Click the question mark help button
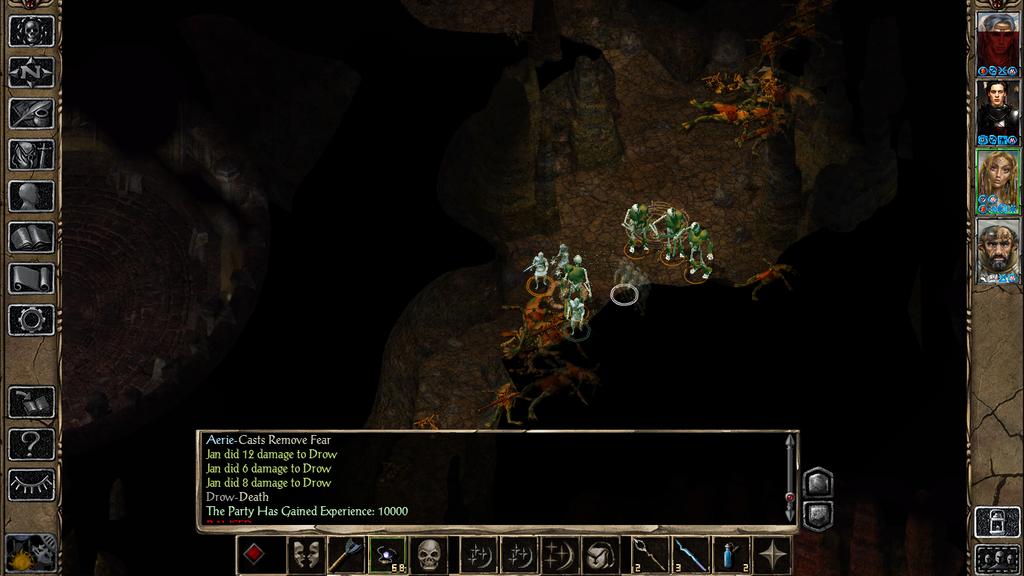This screenshot has width=1024, height=576. pyautogui.click(x=31, y=444)
